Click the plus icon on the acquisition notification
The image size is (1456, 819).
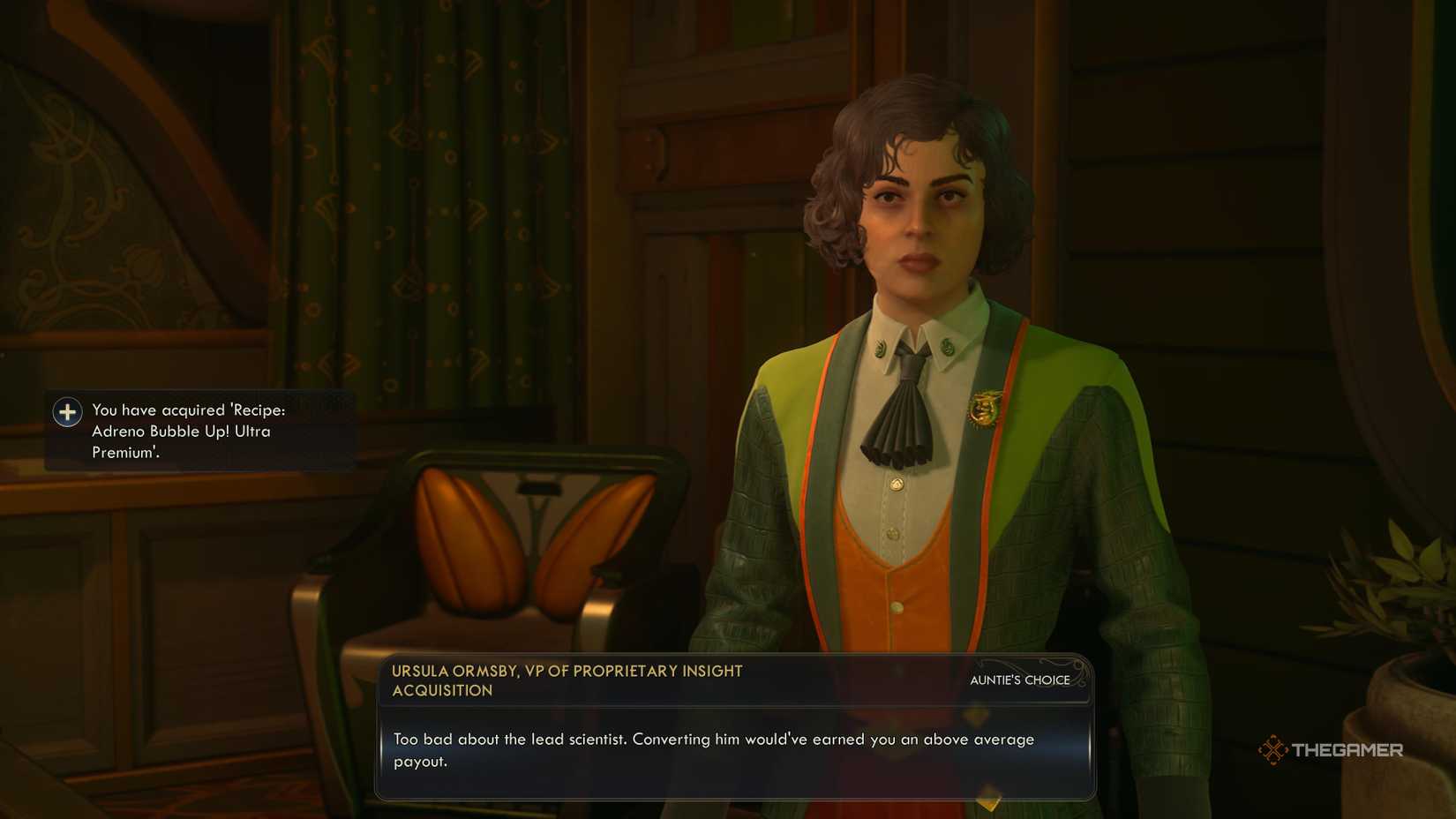pyautogui.click(x=66, y=411)
